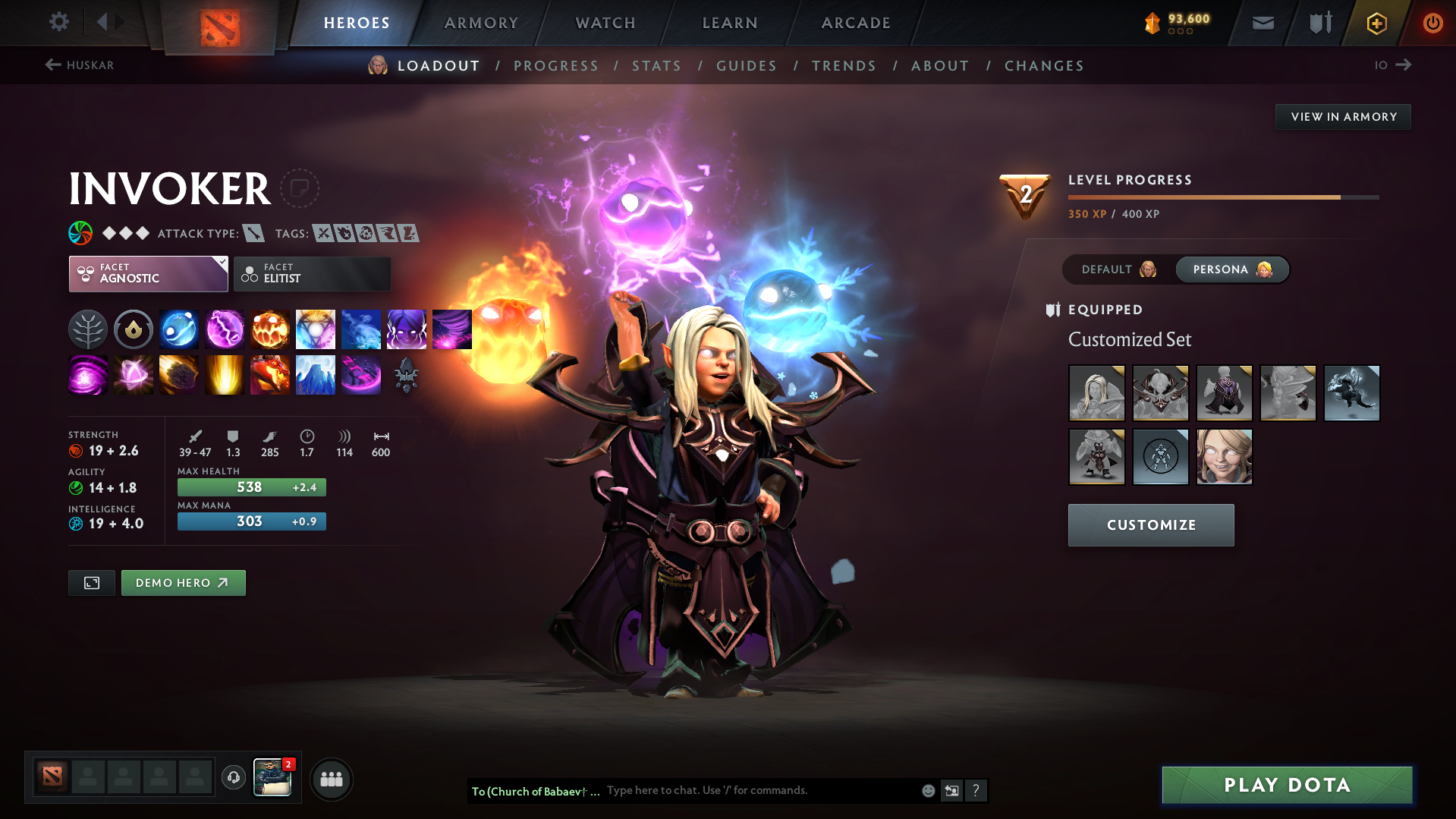1456x819 pixels.
Task: Open the ARCADE menu item
Action: tap(856, 23)
